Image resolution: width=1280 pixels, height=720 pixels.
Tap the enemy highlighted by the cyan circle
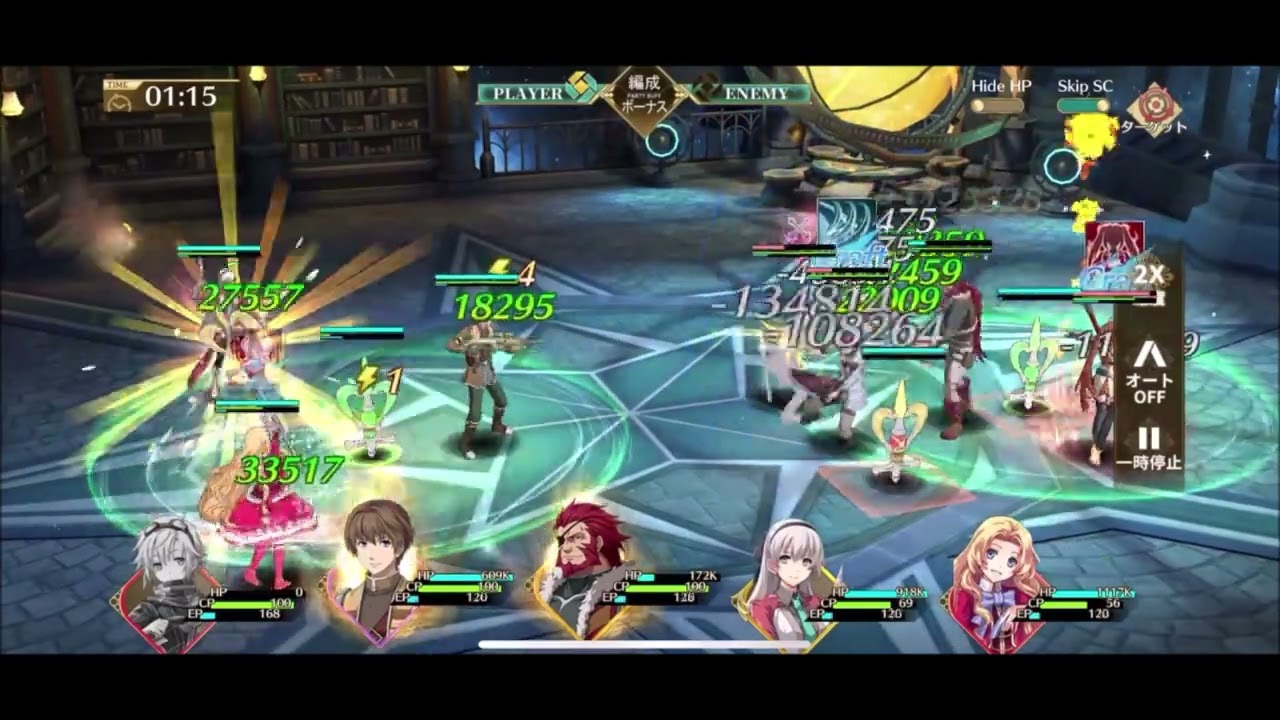pyautogui.click(x=1062, y=167)
